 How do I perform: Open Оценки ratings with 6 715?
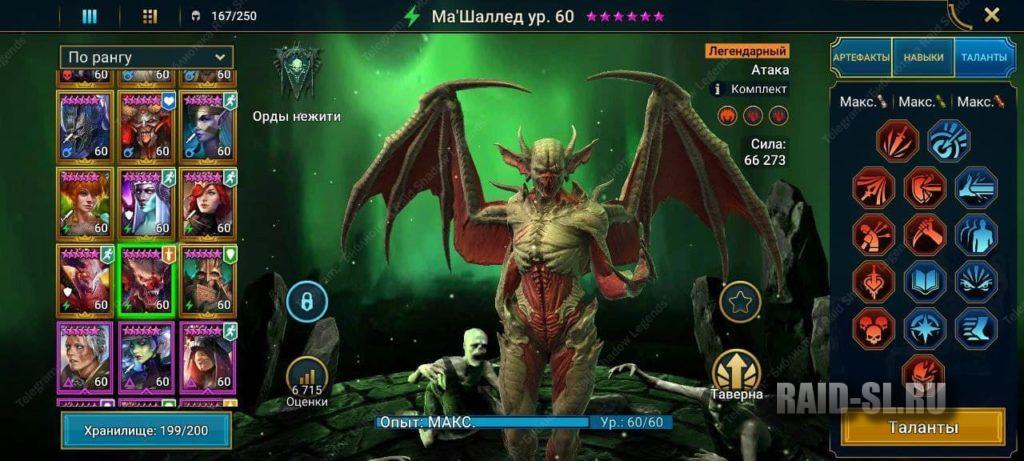308,379
